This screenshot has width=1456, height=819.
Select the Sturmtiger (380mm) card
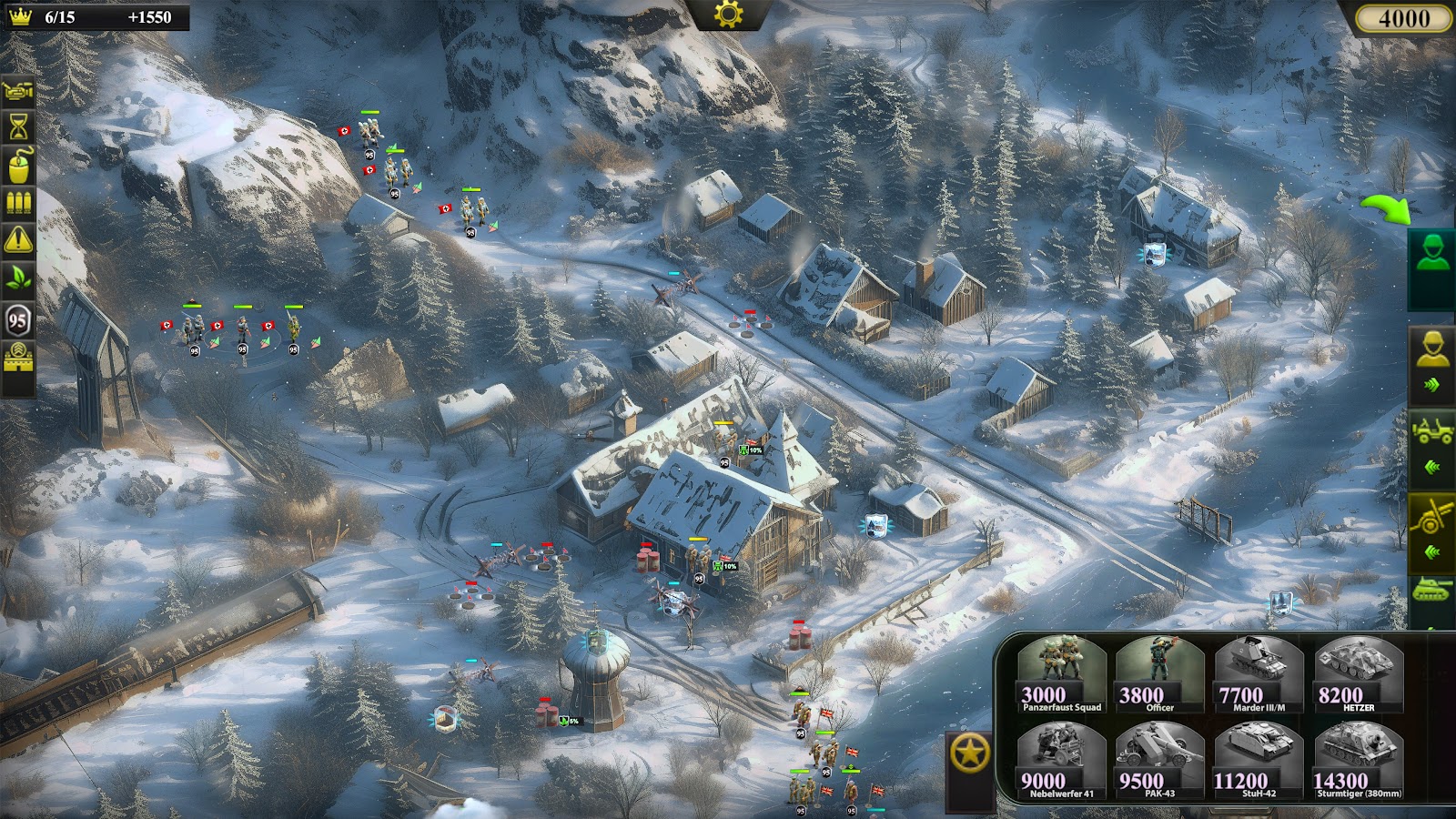click(1358, 762)
